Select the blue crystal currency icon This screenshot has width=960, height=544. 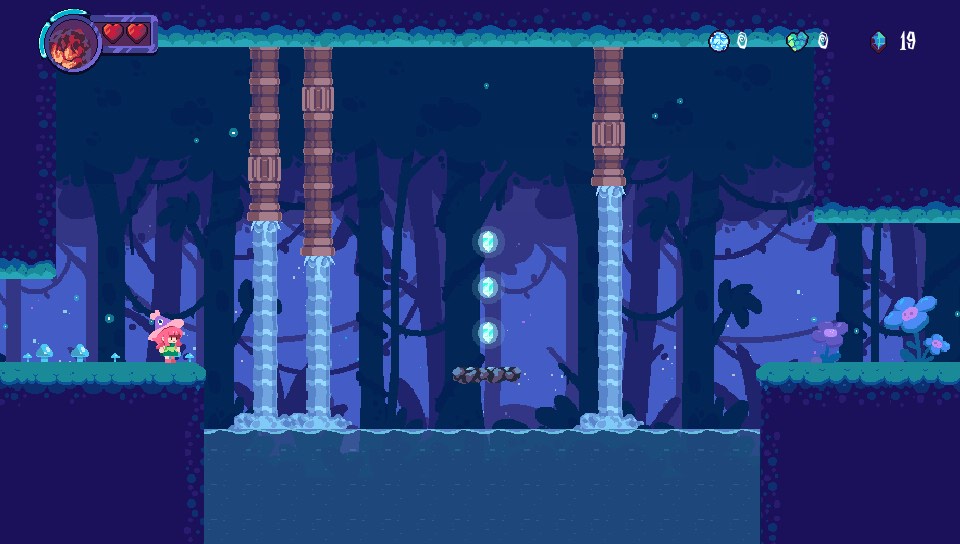[878, 41]
